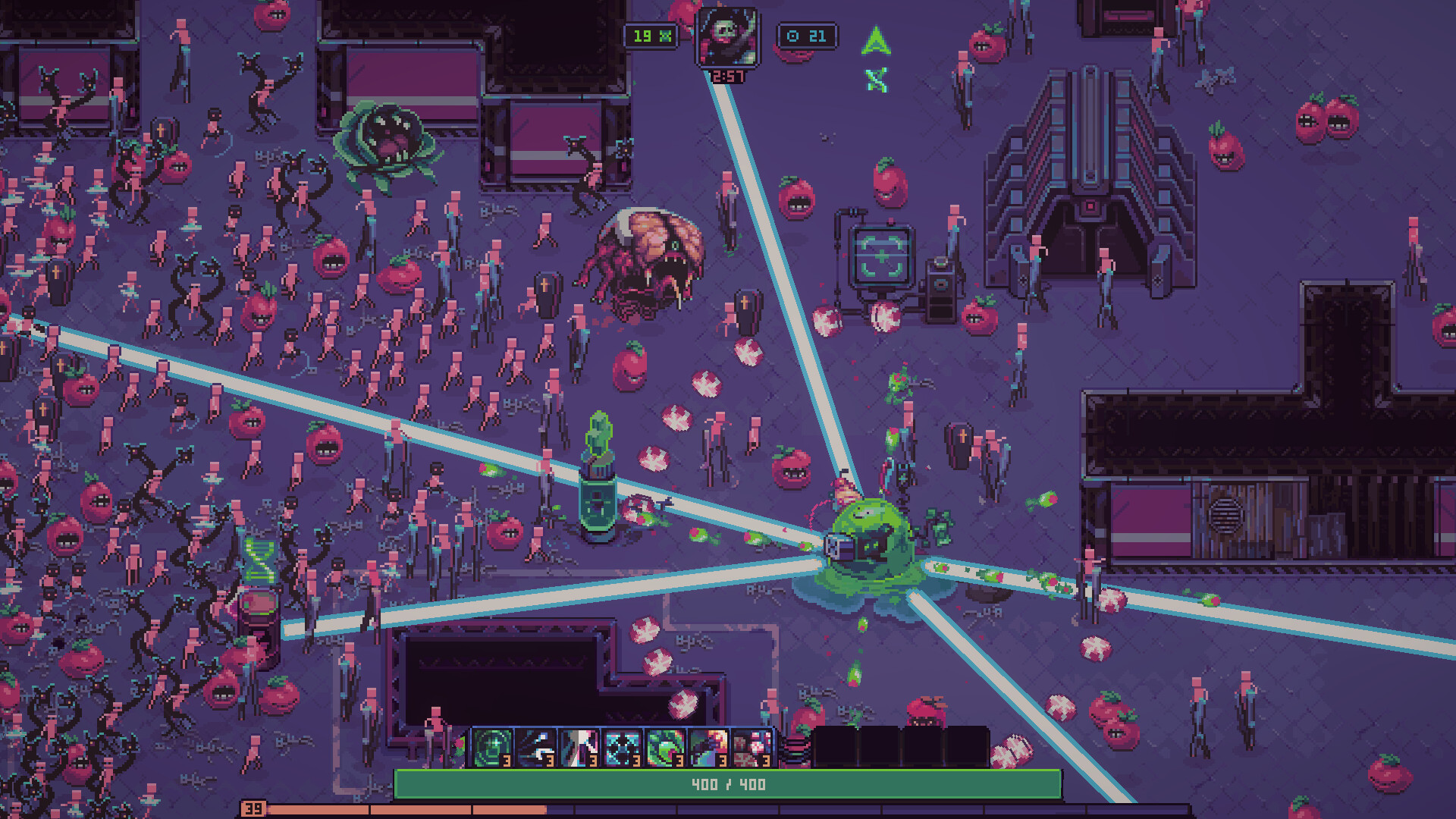Click the level 39 badge at bottom left
This screenshot has width=1456, height=819.
[x=253, y=810]
